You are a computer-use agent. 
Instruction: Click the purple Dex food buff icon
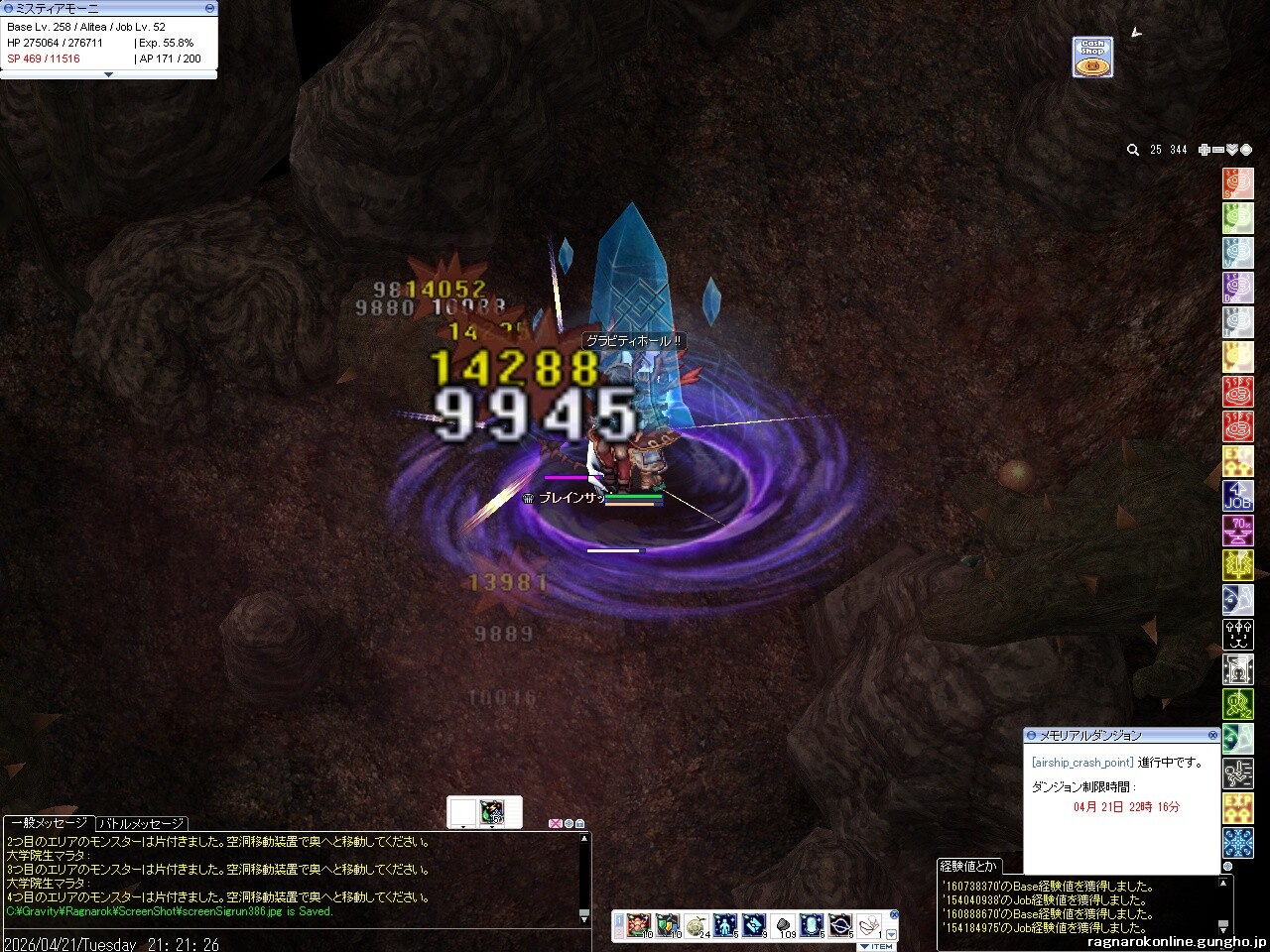(x=1237, y=288)
